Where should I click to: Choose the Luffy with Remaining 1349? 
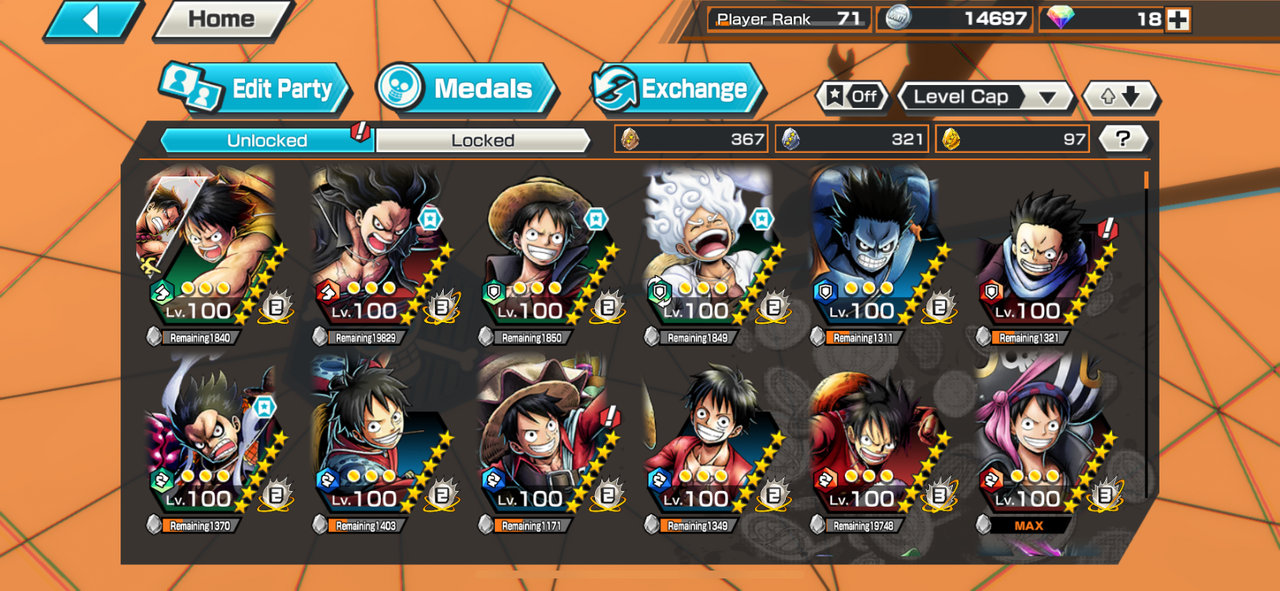tap(708, 440)
